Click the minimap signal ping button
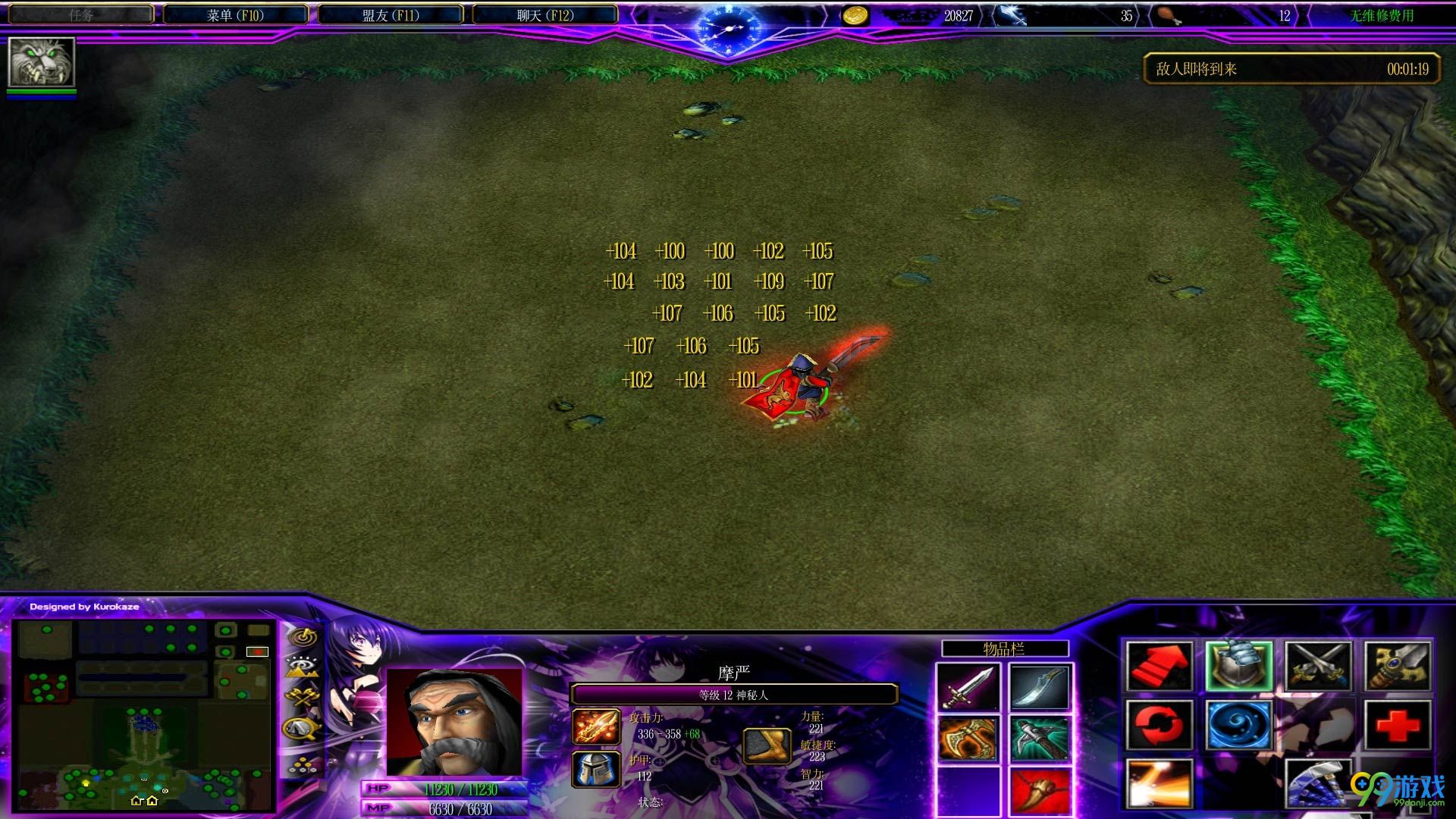 click(x=303, y=636)
